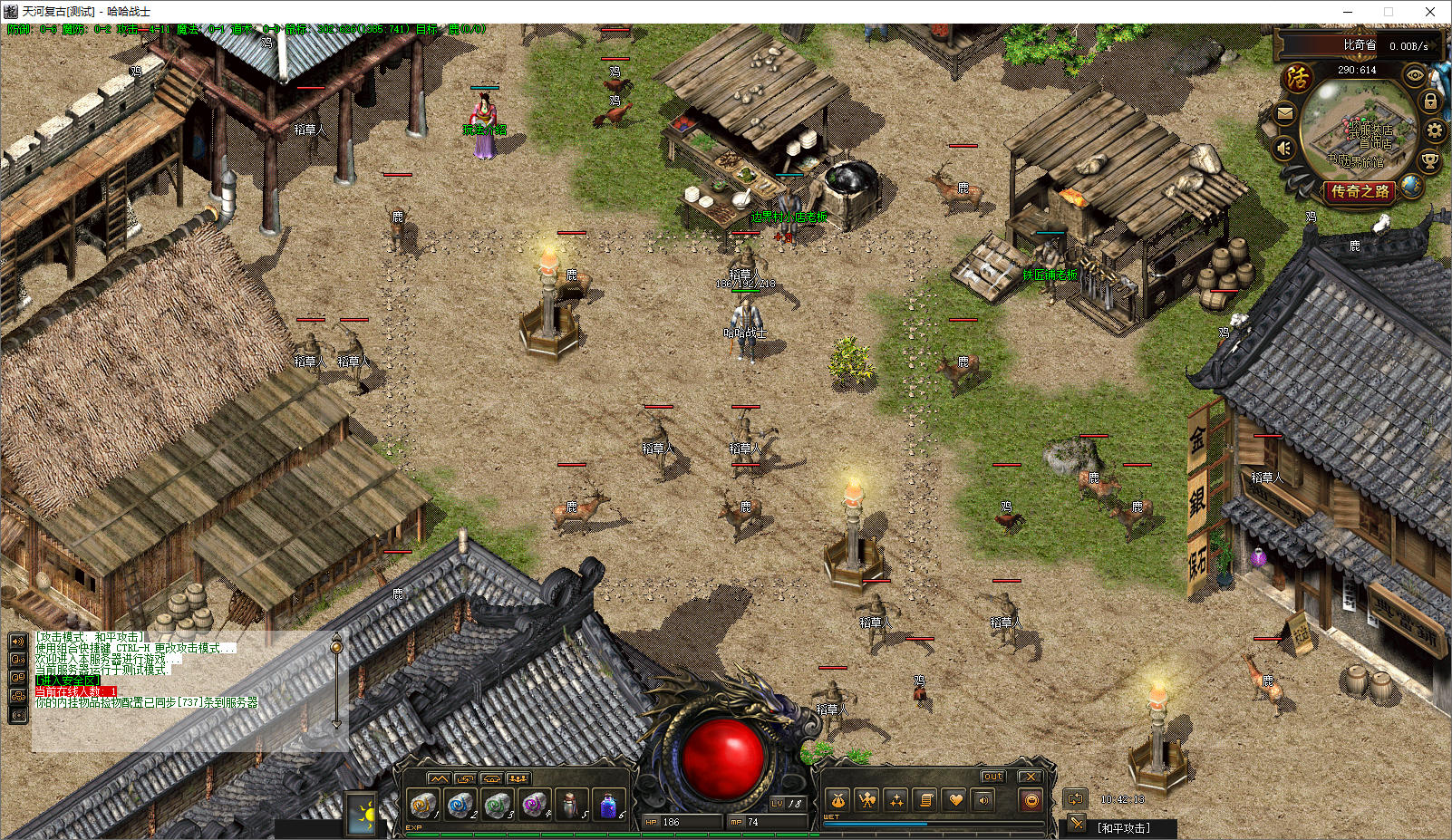The height and width of the screenshot is (840, 1452).
Task: Toggle sound with the minimap speaker icon
Action: pos(1283,148)
